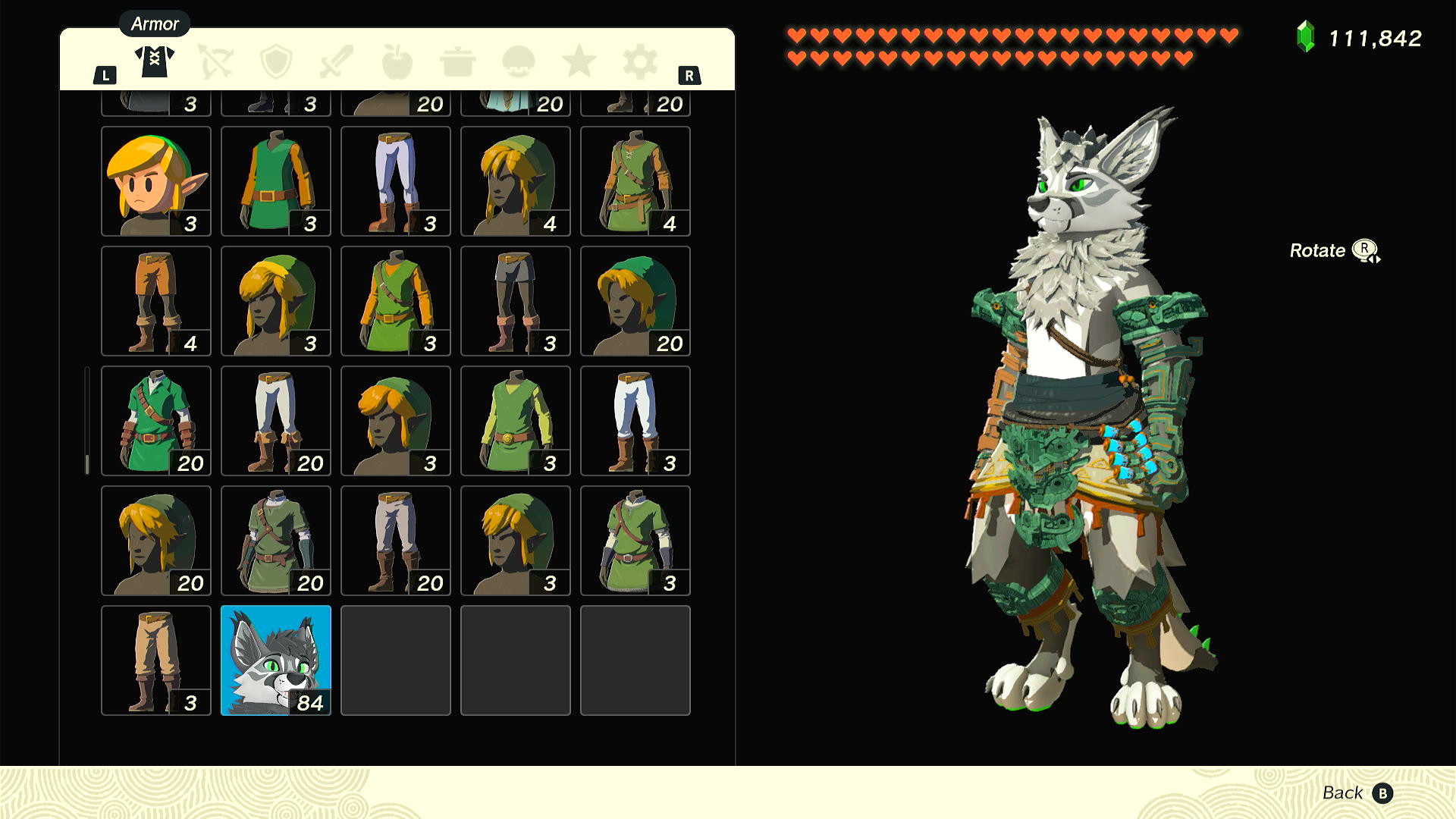Click the L shoulder button indicator
The image size is (1456, 819).
[x=106, y=74]
